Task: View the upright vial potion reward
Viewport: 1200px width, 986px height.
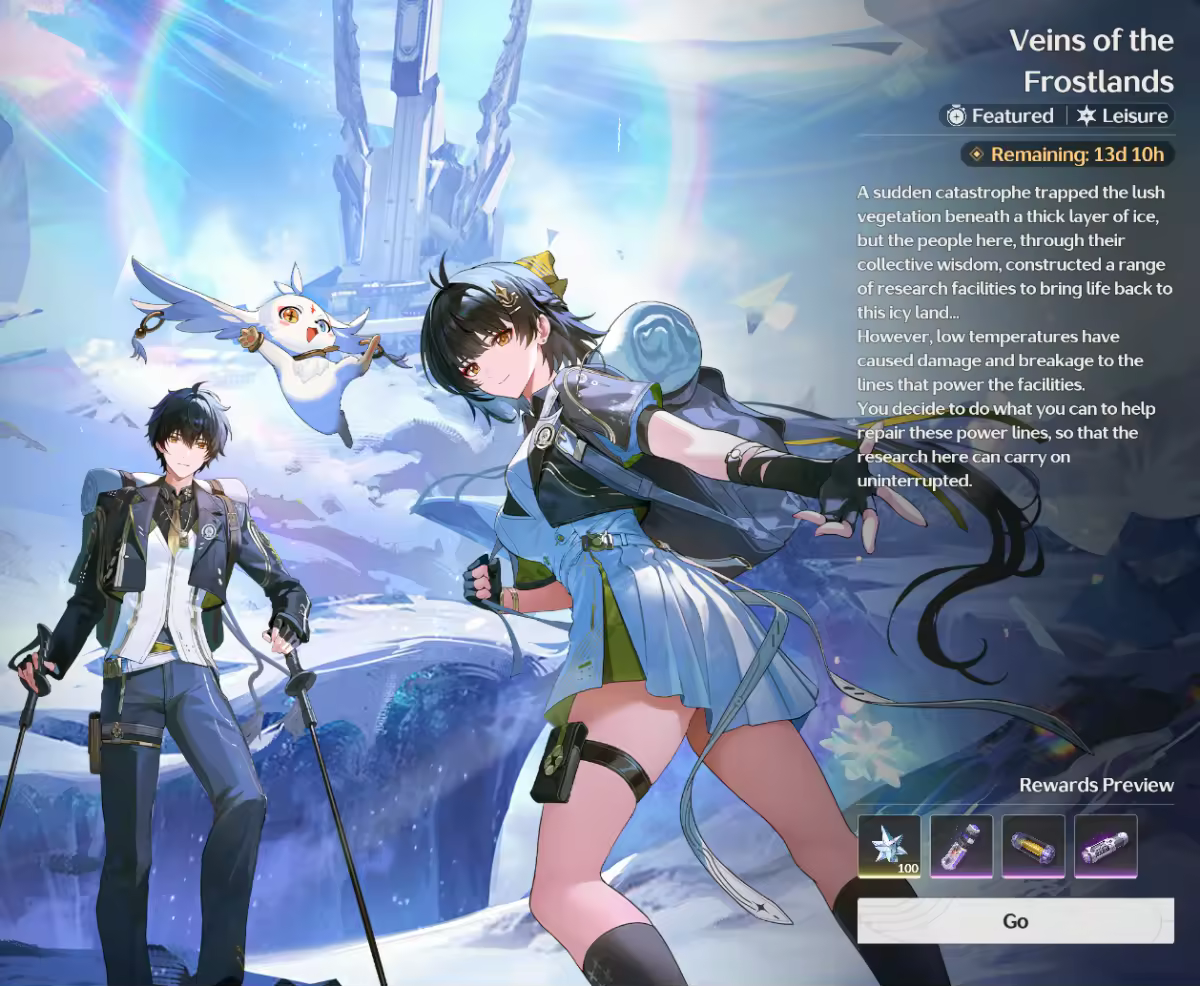Action: (961, 846)
